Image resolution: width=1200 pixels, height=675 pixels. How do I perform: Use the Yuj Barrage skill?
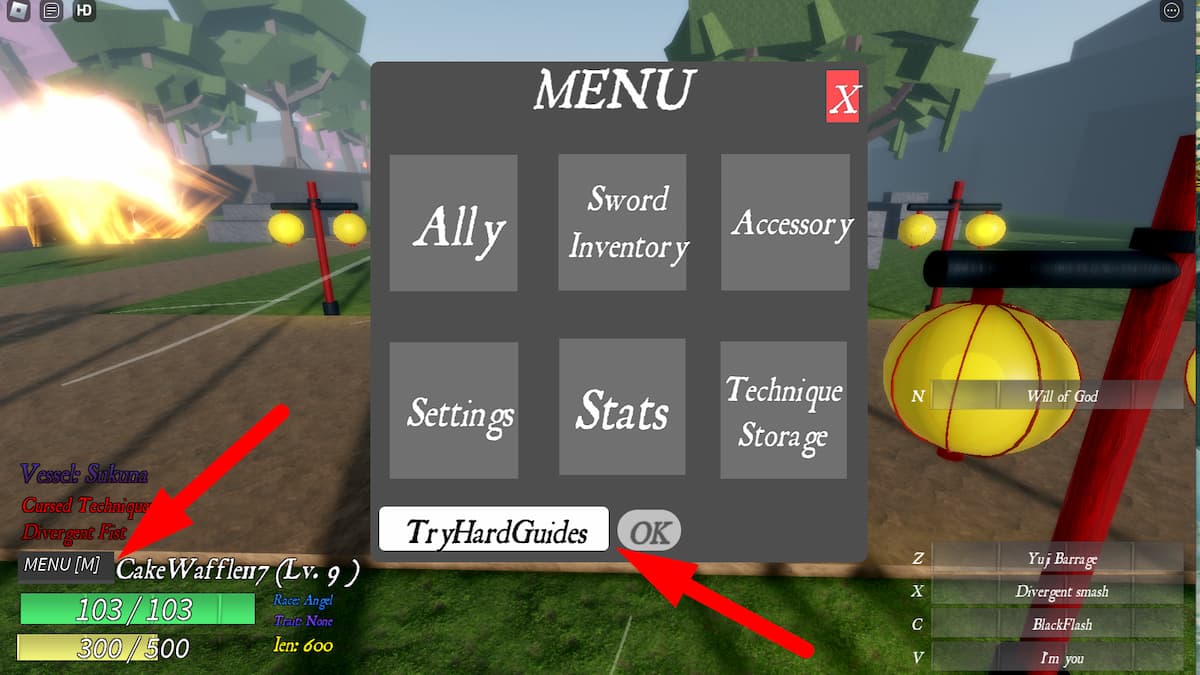pos(1060,559)
